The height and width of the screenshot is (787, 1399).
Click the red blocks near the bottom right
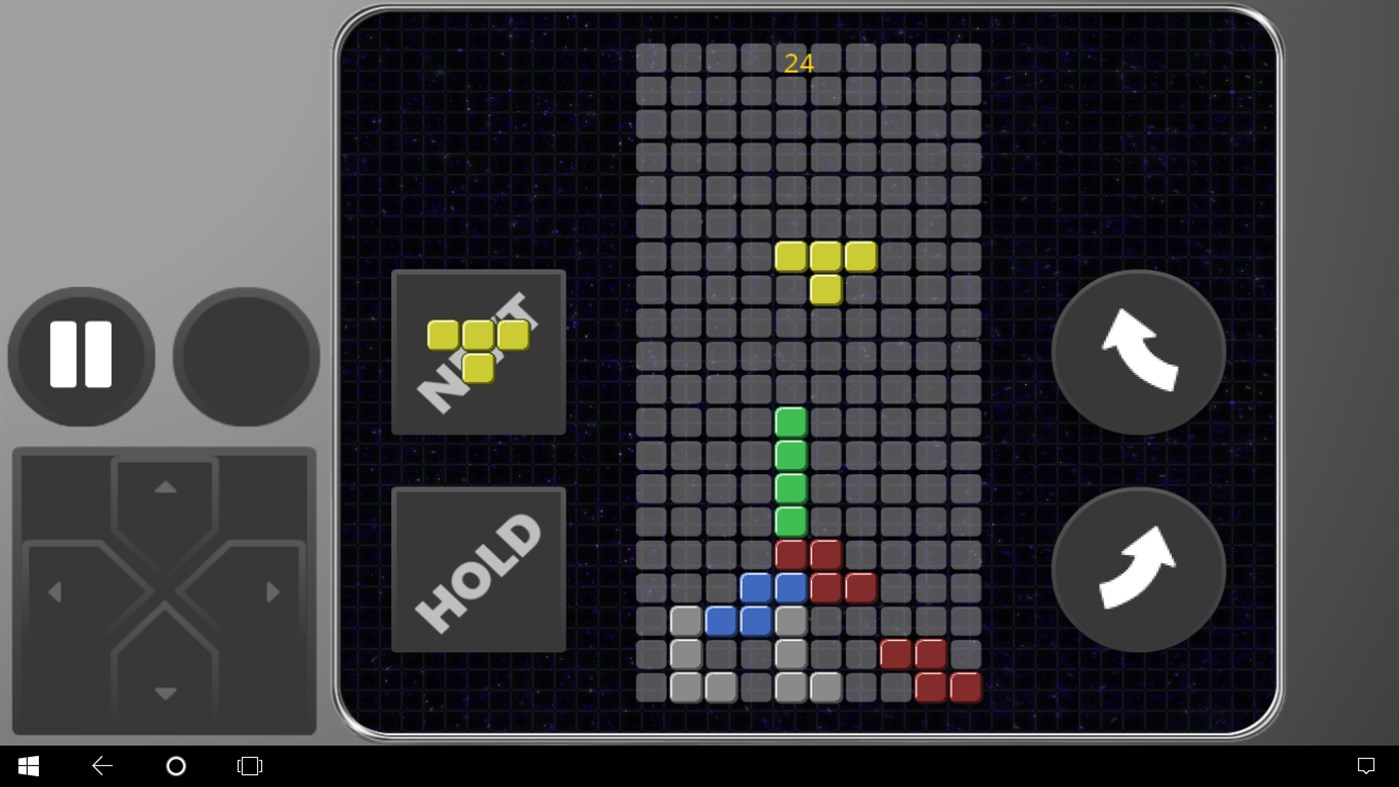[926, 670]
